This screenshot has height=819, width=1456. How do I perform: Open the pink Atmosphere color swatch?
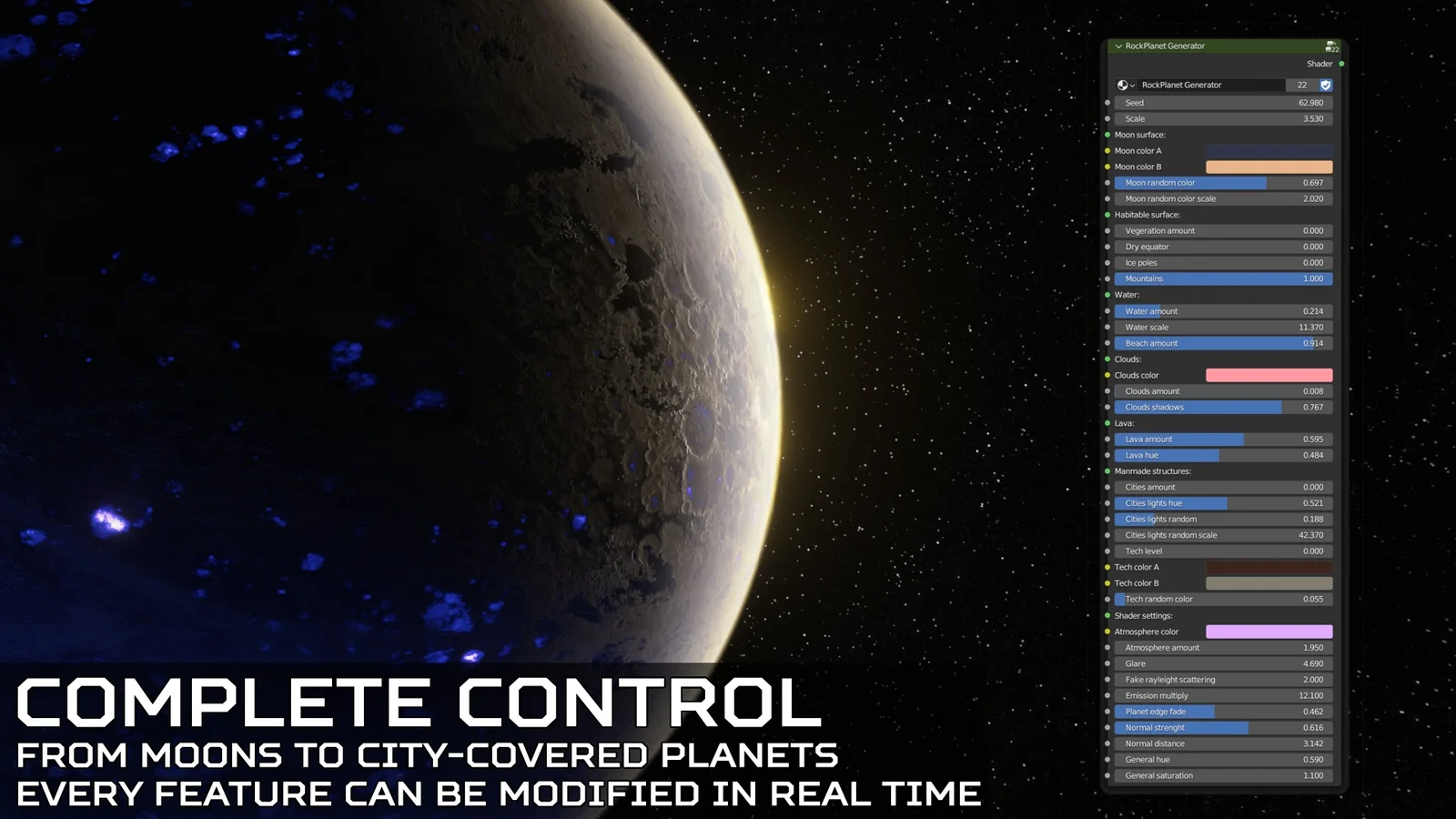(1269, 632)
